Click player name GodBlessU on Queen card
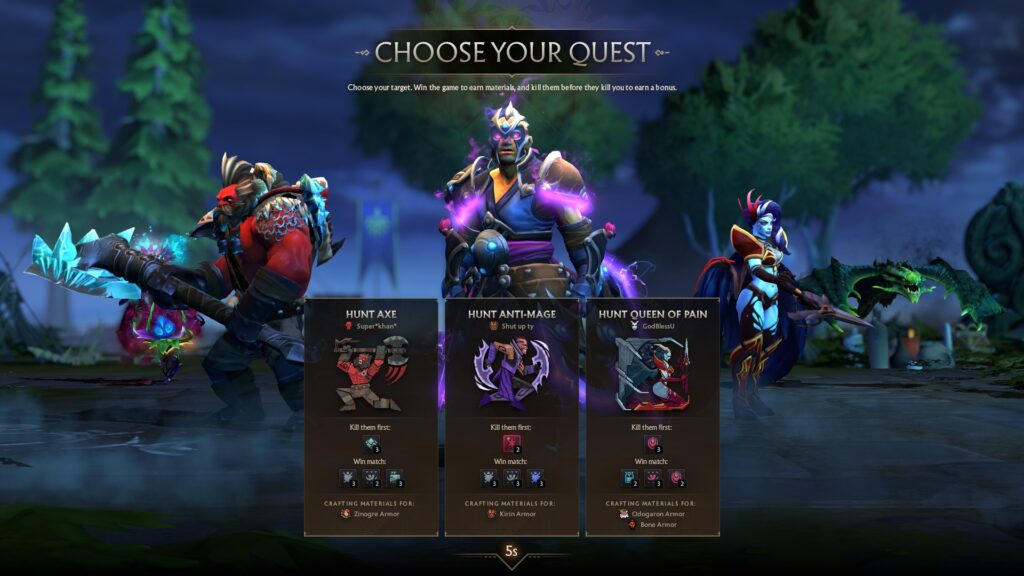The height and width of the screenshot is (576, 1024). coord(657,325)
